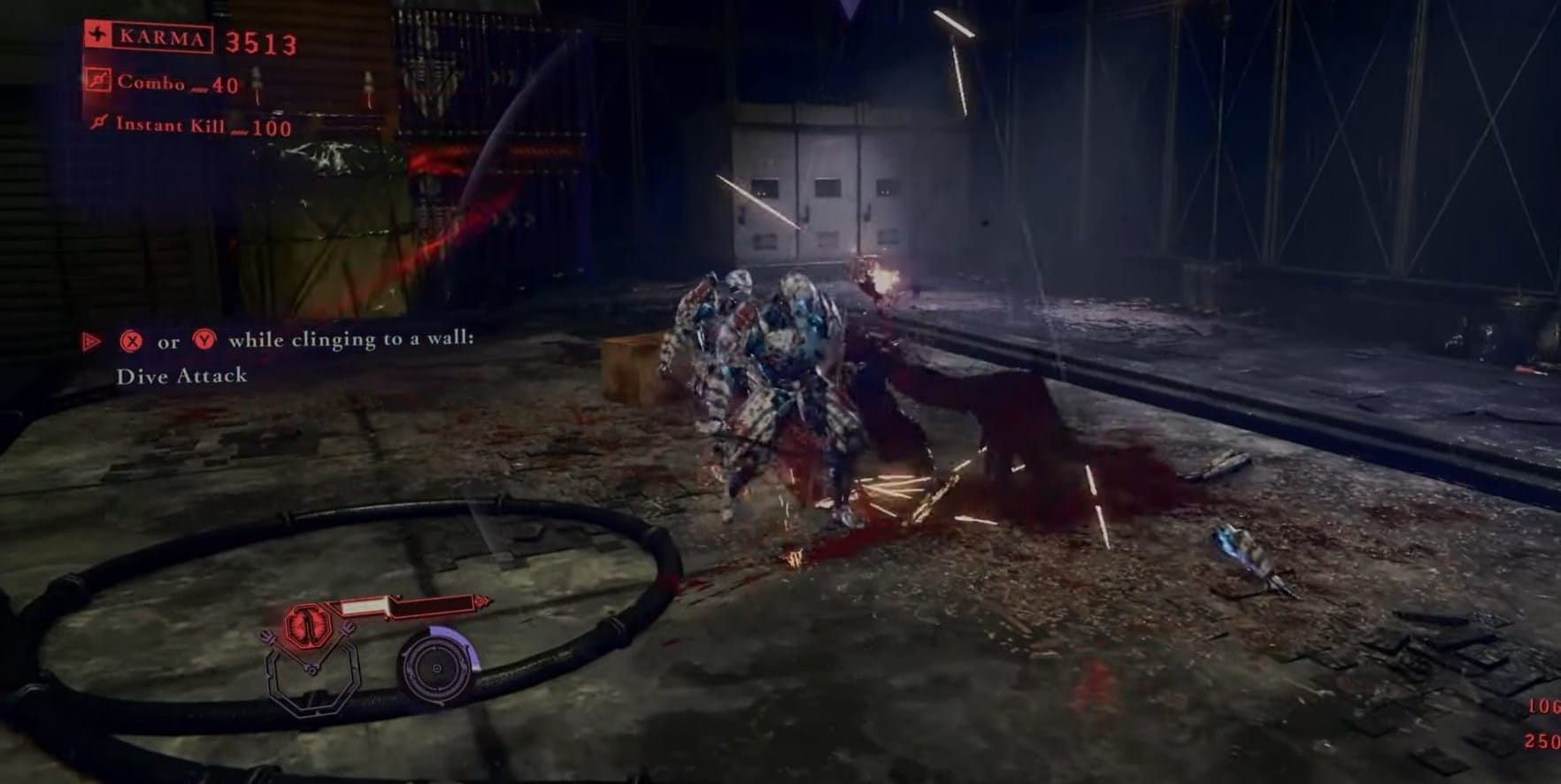Select the red octagonal equipped weapon icon
Screen dimensions: 1561x784
[306, 626]
